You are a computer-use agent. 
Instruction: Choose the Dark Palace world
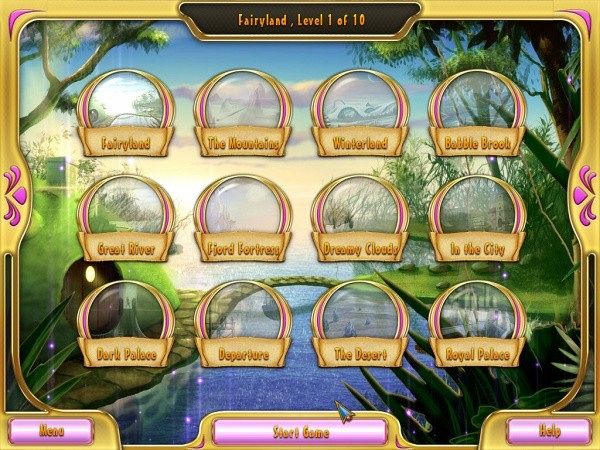[x=125, y=322]
